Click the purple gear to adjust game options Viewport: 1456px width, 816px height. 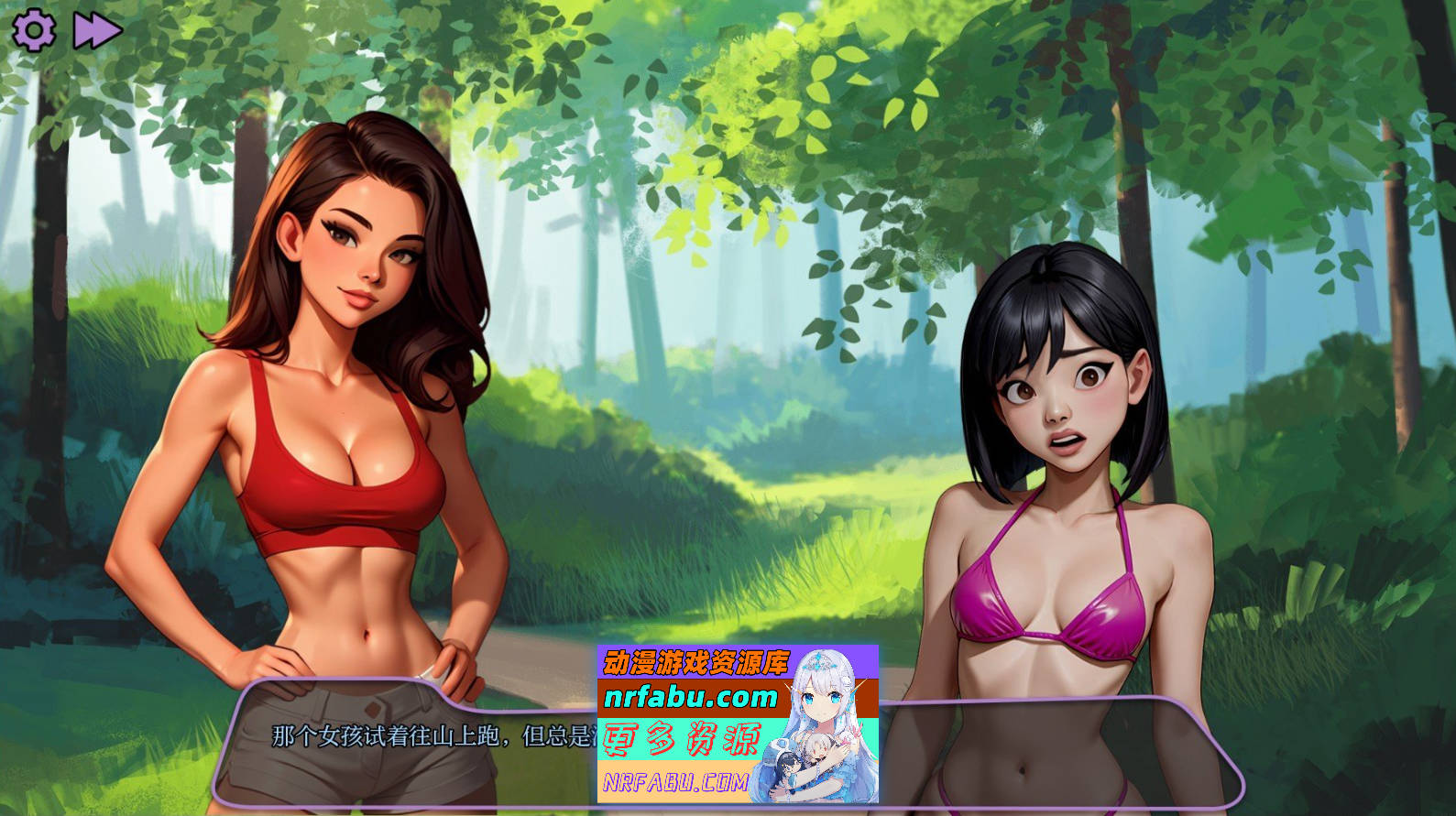tap(35, 30)
